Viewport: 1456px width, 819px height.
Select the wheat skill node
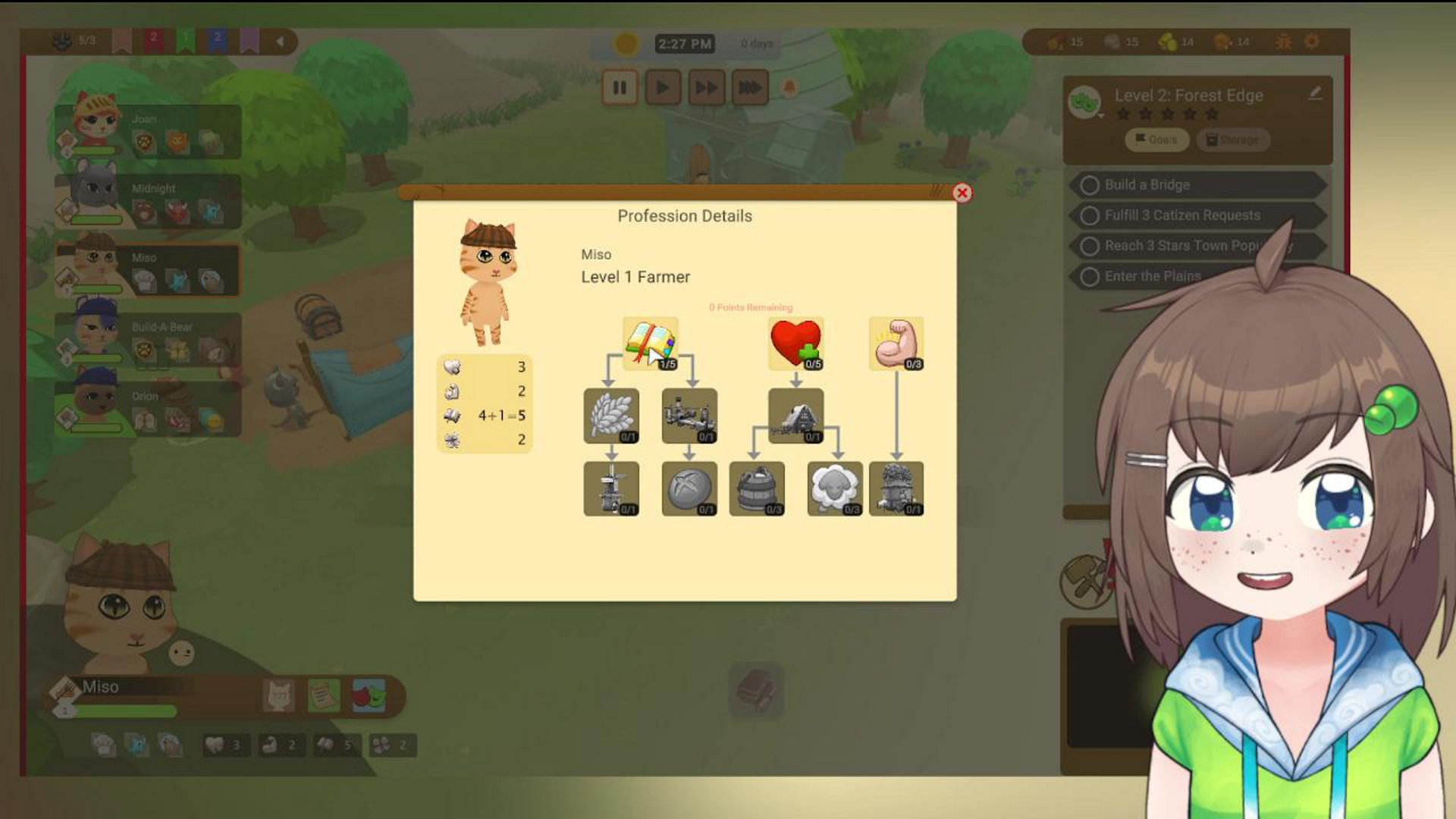pyautogui.click(x=611, y=416)
